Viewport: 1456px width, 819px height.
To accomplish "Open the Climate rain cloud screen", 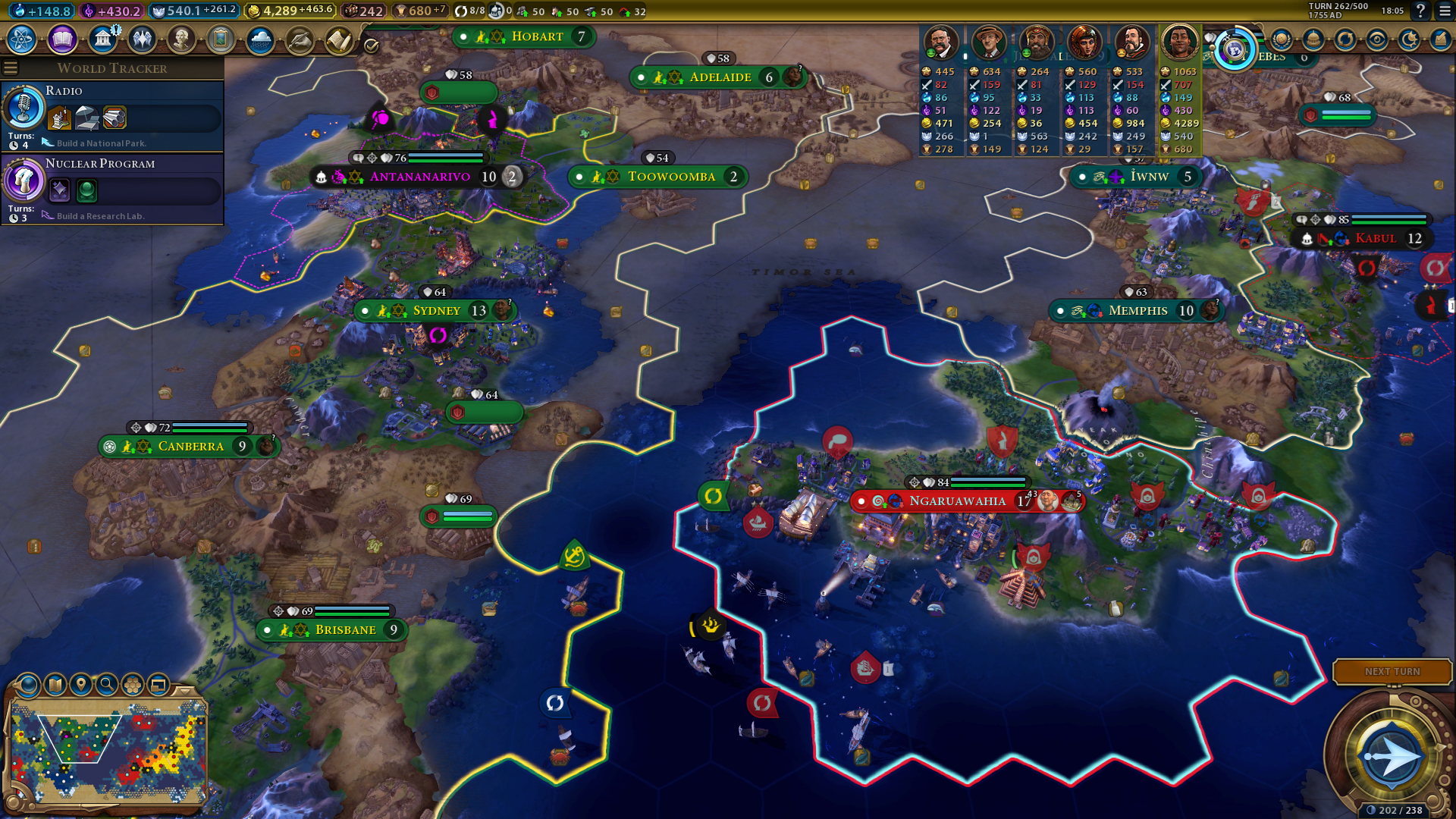I will tap(260, 39).
